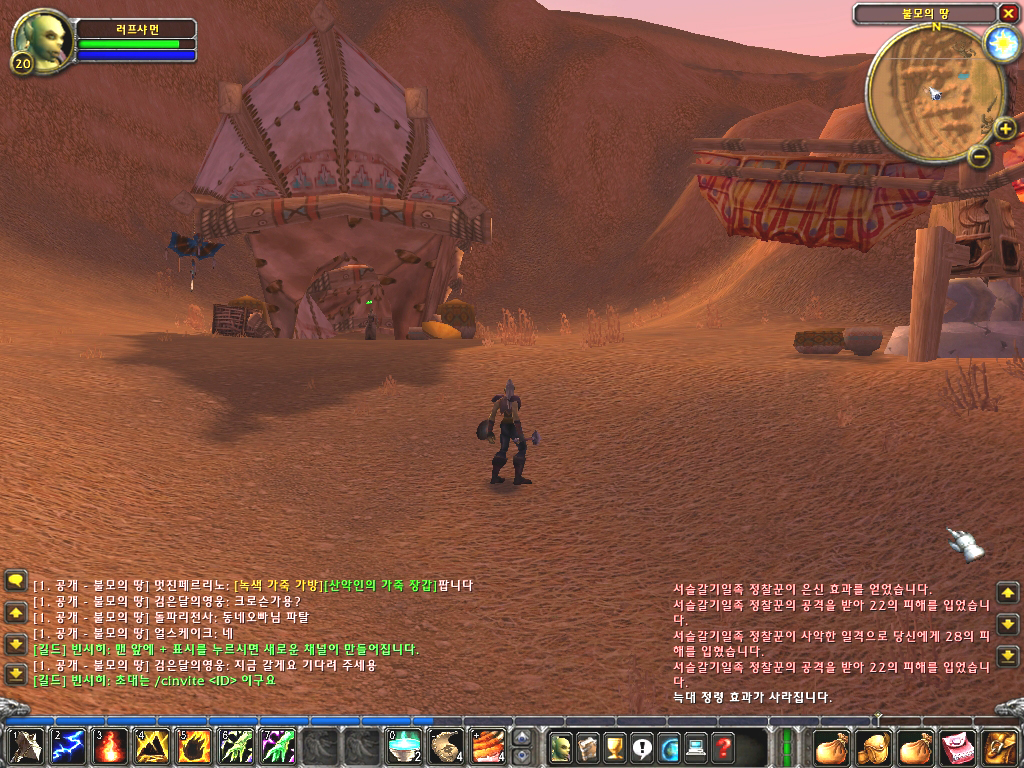Image resolution: width=1024 pixels, height=768 pixels.
Task: Open the help request question mark button
Action: pyautogui.click(x=722, y=747)
